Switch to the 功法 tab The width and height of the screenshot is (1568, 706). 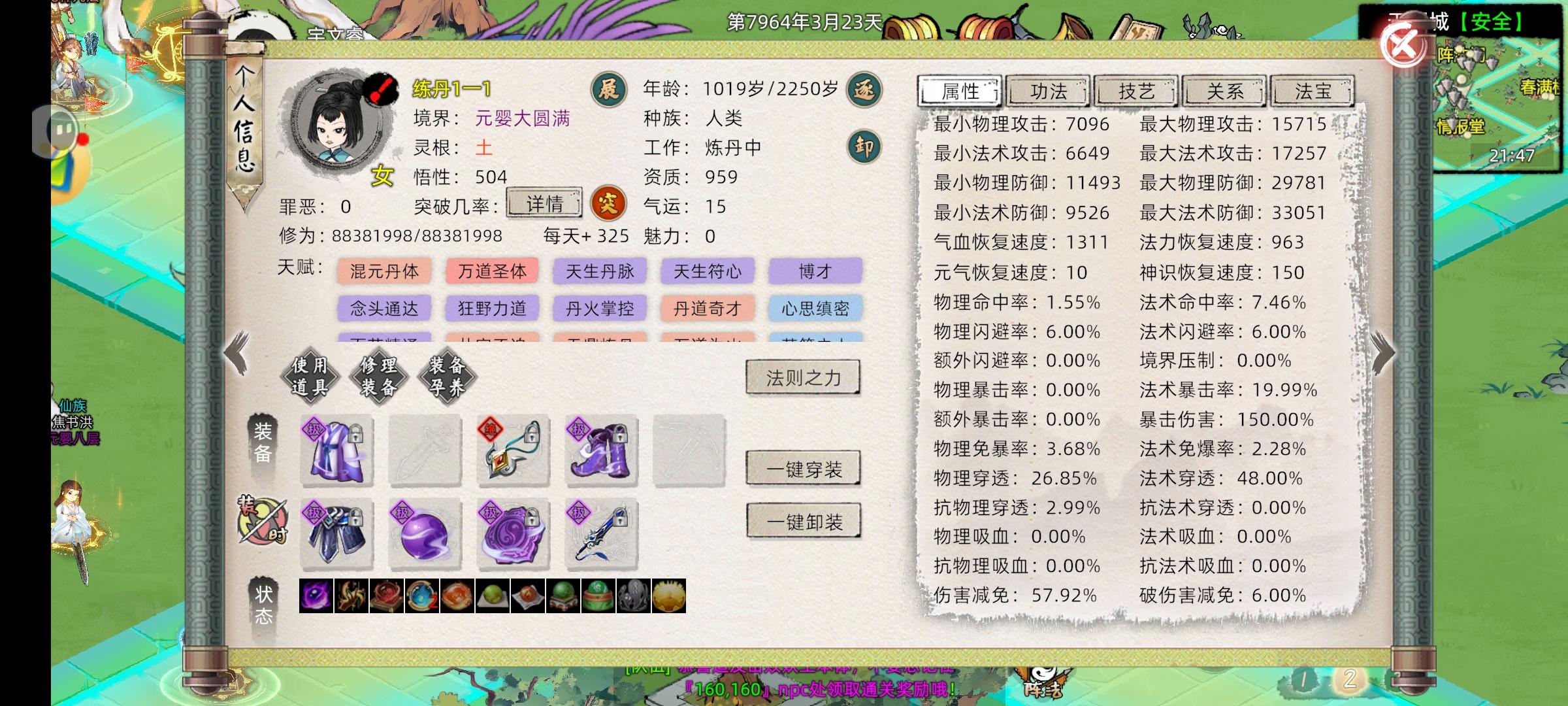click(x=1048, y=92)
